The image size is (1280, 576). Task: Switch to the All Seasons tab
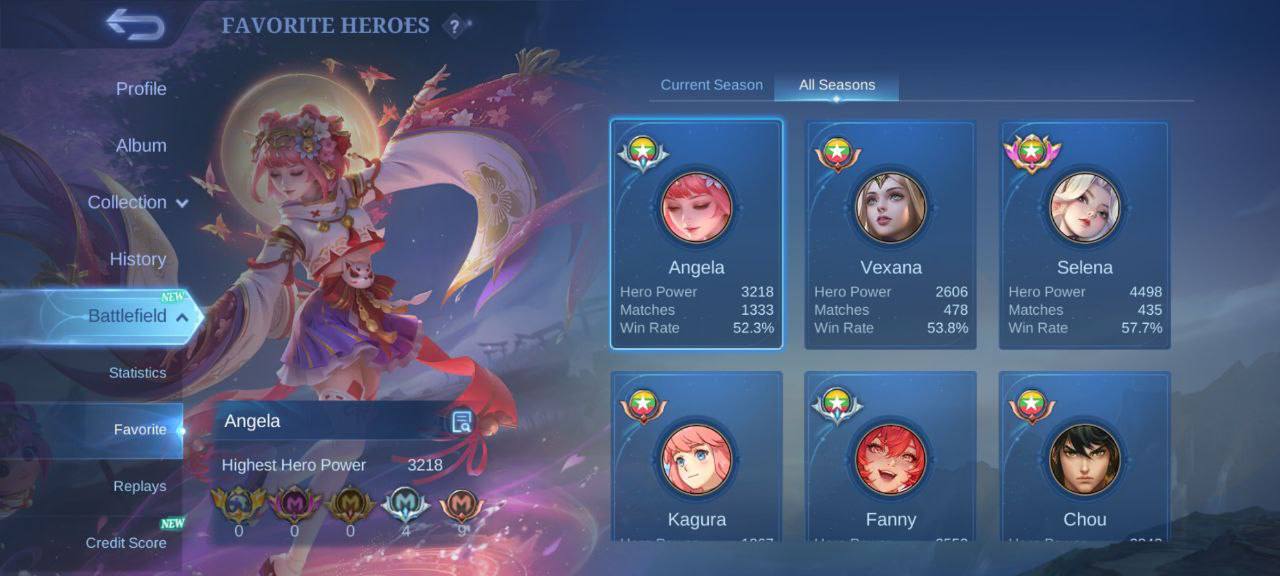[x=836, y=85]
